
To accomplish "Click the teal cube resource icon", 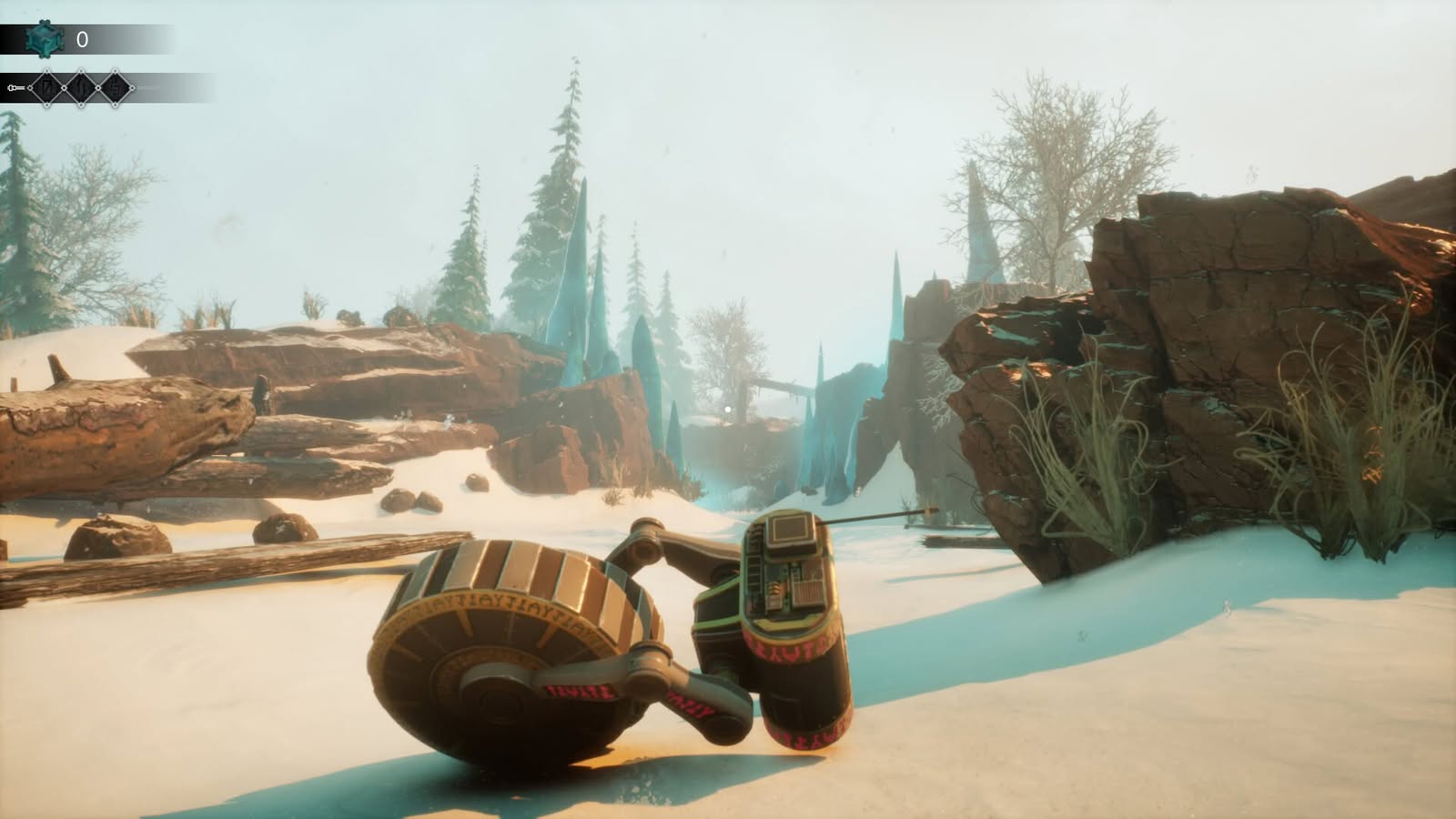I will [43, 38].
